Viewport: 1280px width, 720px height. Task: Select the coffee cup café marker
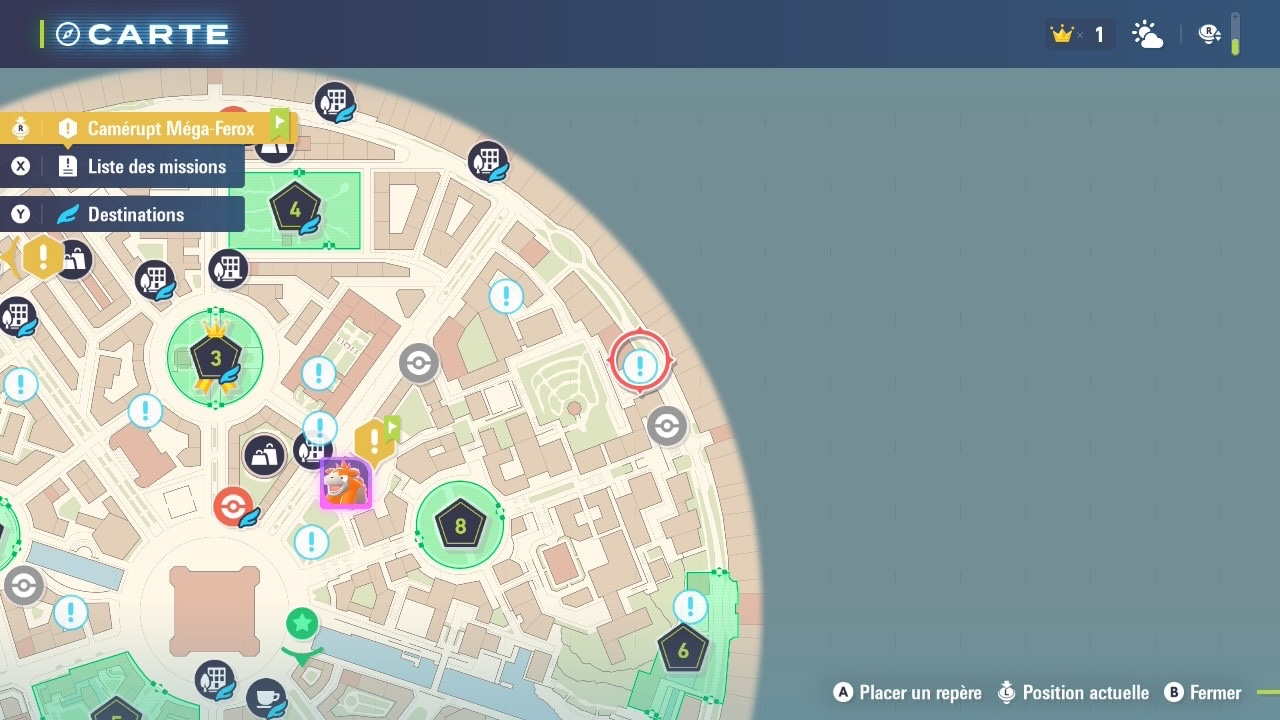pos(266,696)
